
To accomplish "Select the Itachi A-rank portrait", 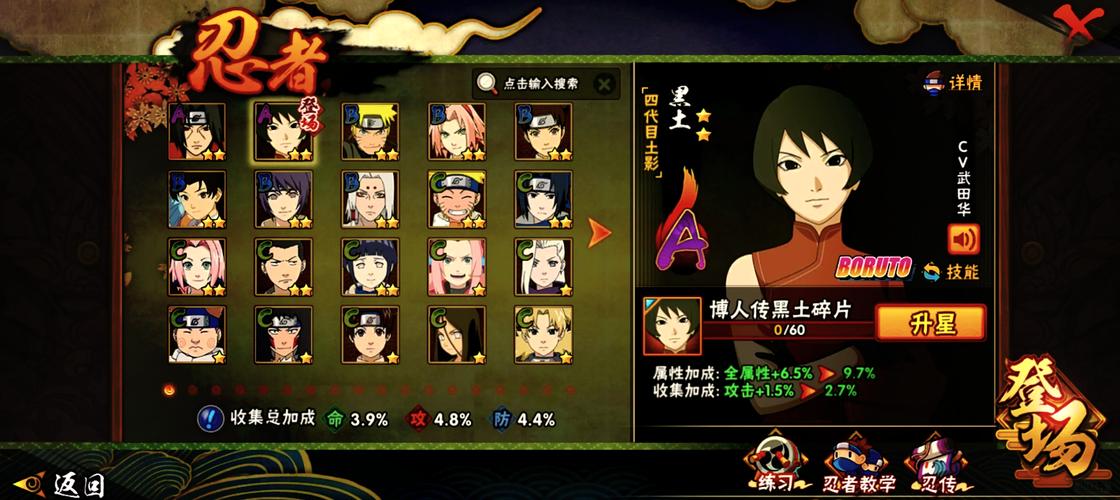I will [x=197, y=131].
